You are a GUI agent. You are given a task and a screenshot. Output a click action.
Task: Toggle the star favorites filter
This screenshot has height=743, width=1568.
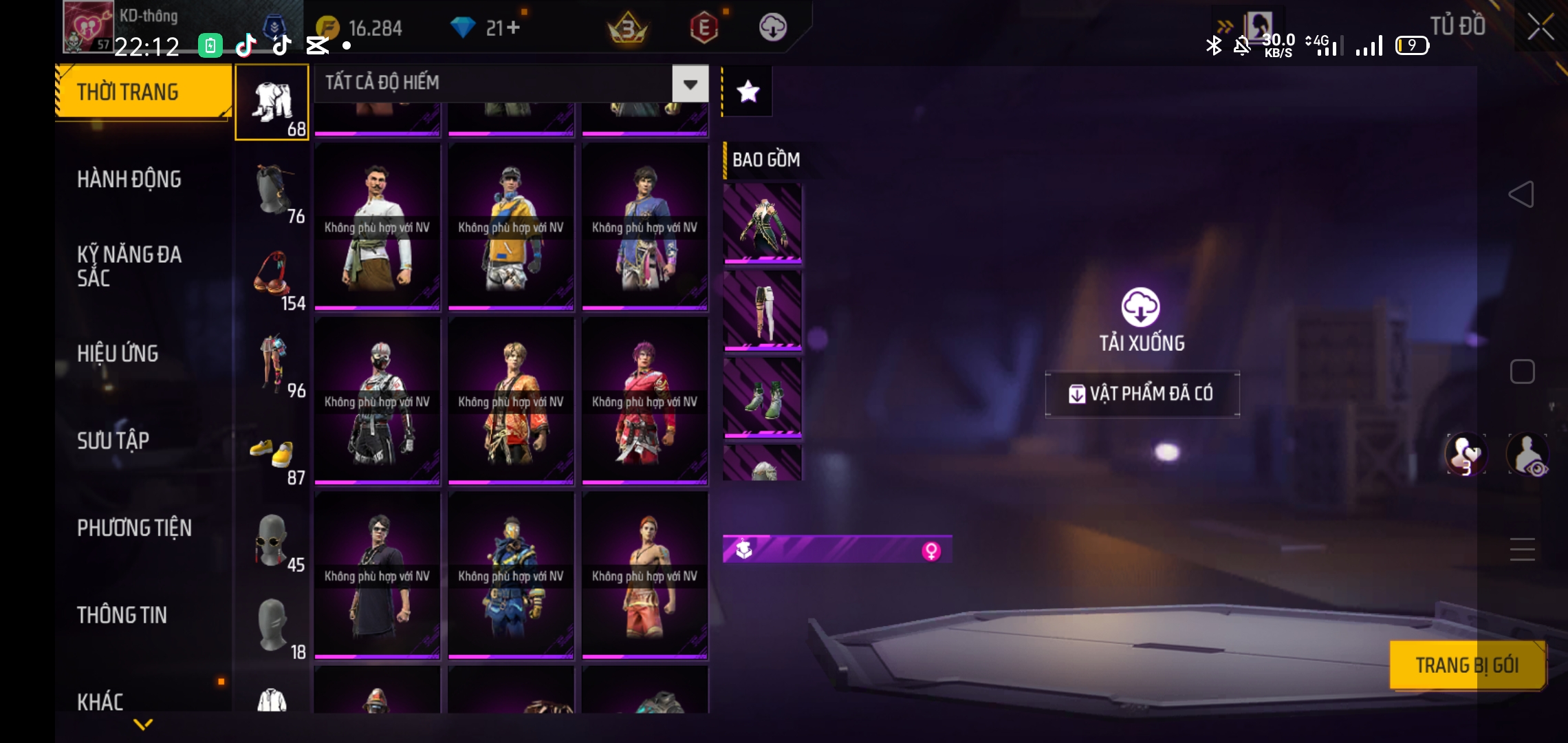pos(748,91)
